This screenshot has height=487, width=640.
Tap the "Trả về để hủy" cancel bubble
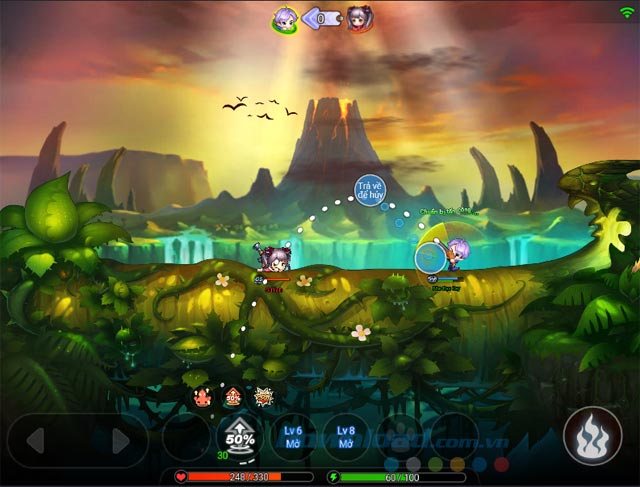(370, 190)
